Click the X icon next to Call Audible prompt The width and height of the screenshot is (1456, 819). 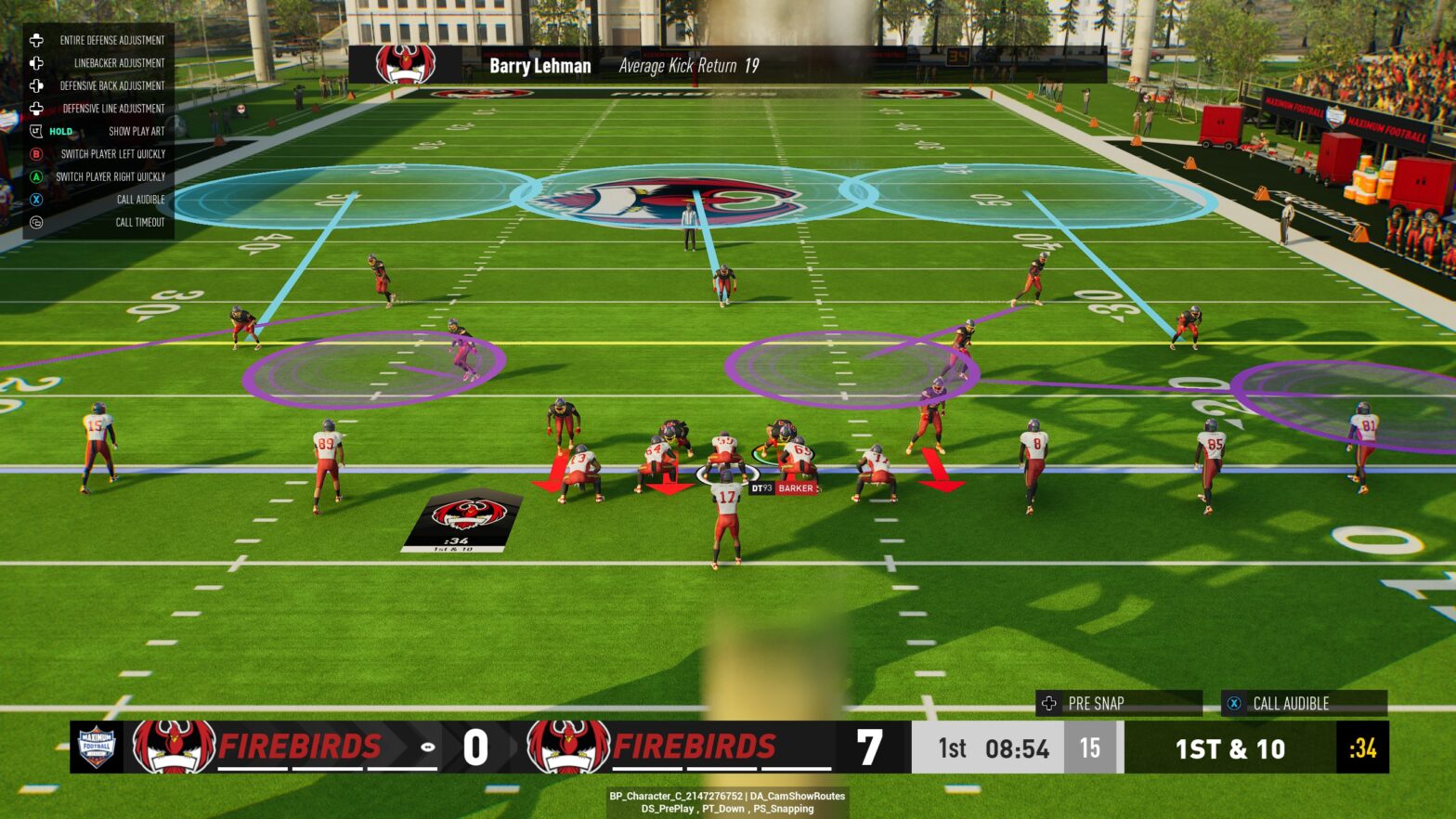pos(1233,704)
